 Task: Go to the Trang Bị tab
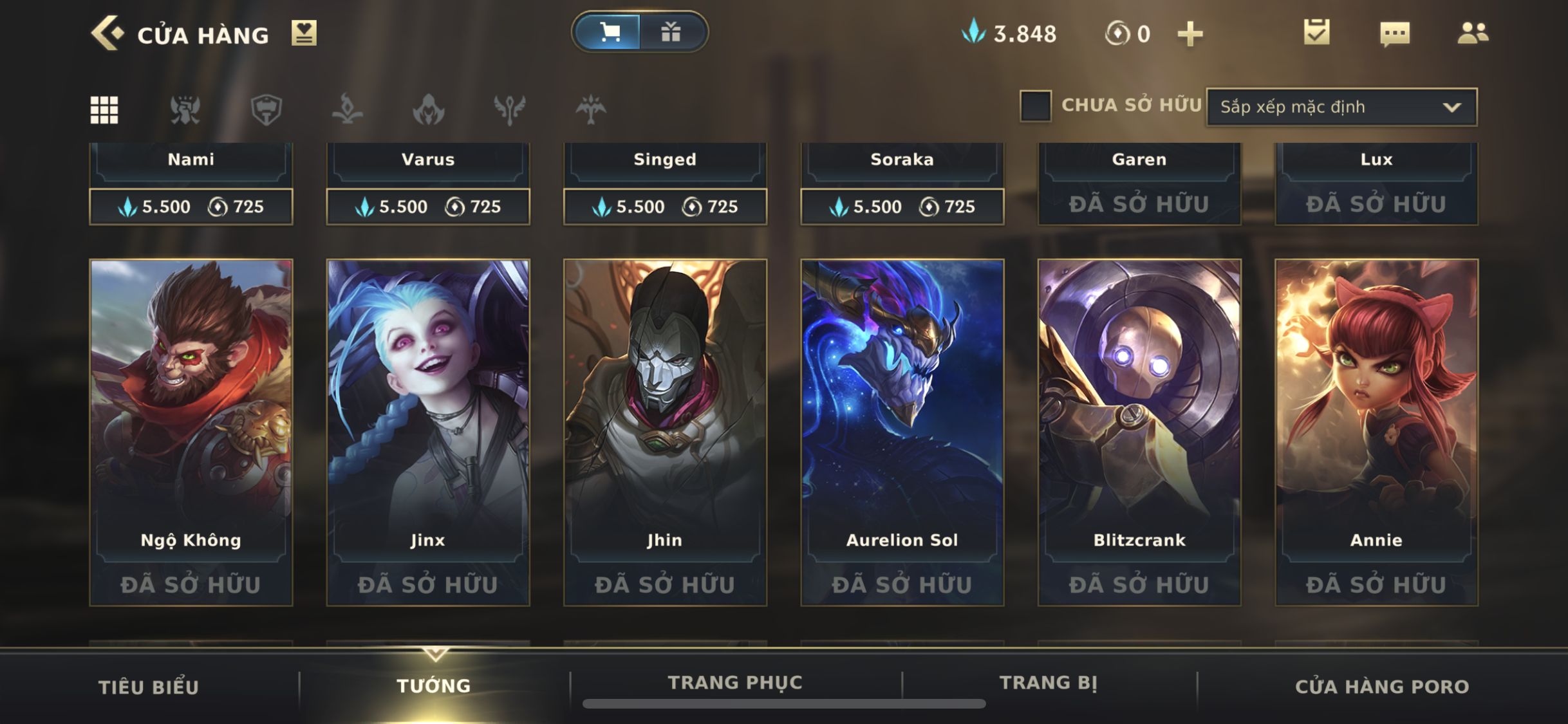[x=1049, y=683]
